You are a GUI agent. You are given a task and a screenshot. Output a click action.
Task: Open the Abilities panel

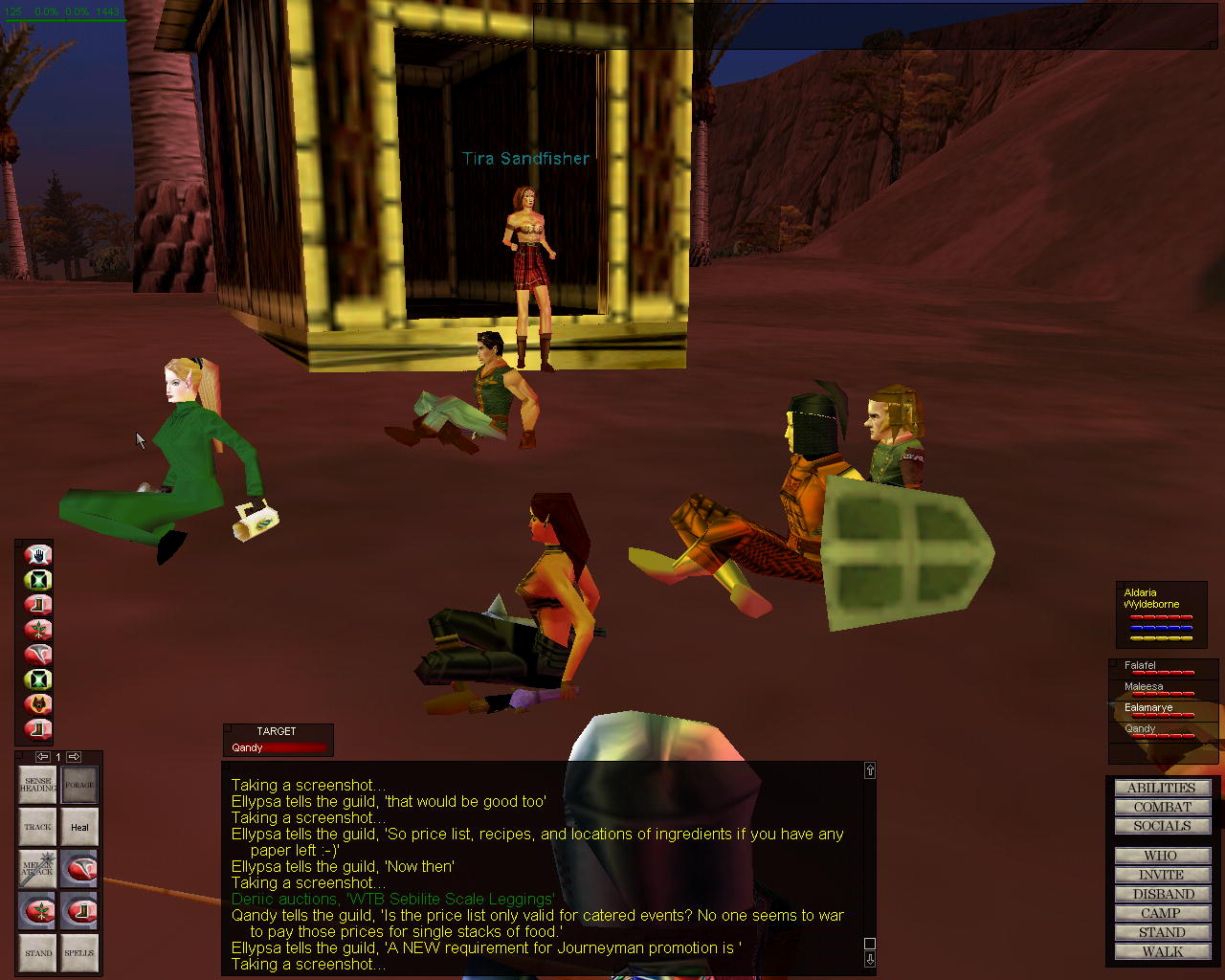pos(1162,788)
